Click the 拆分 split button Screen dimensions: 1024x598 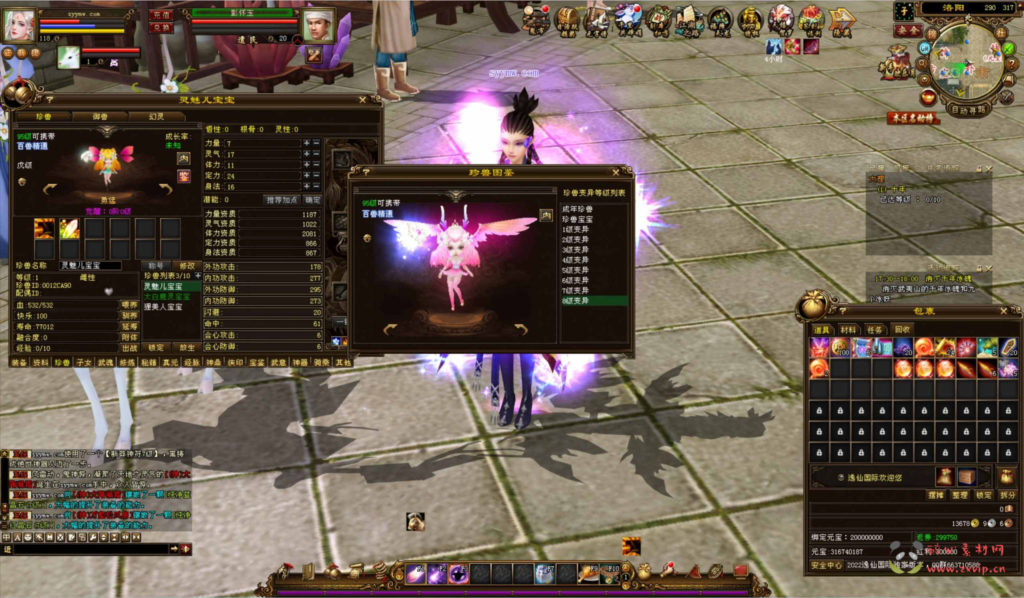tap(1007, 495)
